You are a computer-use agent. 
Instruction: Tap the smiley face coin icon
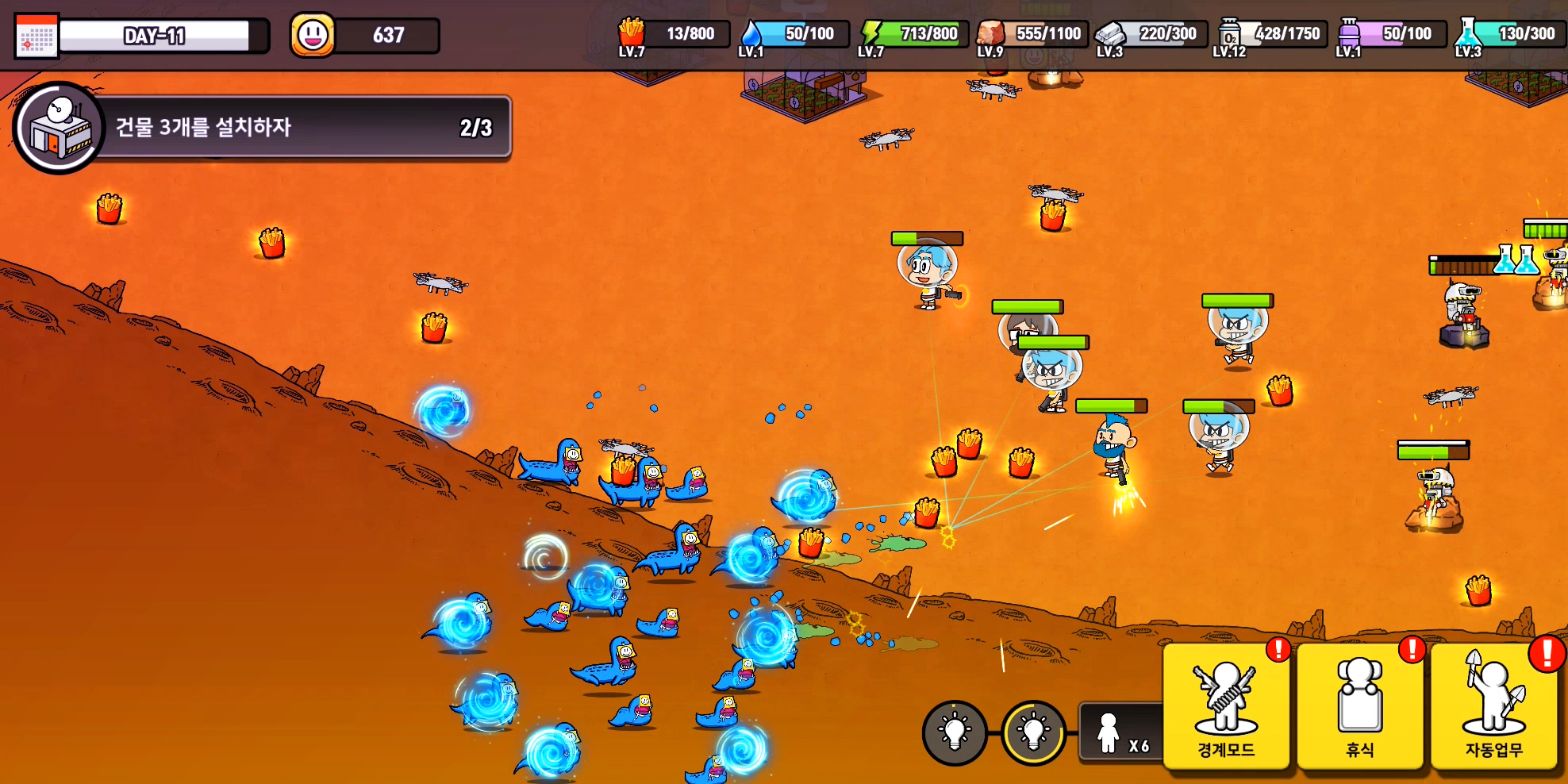(x=312, y=35)
